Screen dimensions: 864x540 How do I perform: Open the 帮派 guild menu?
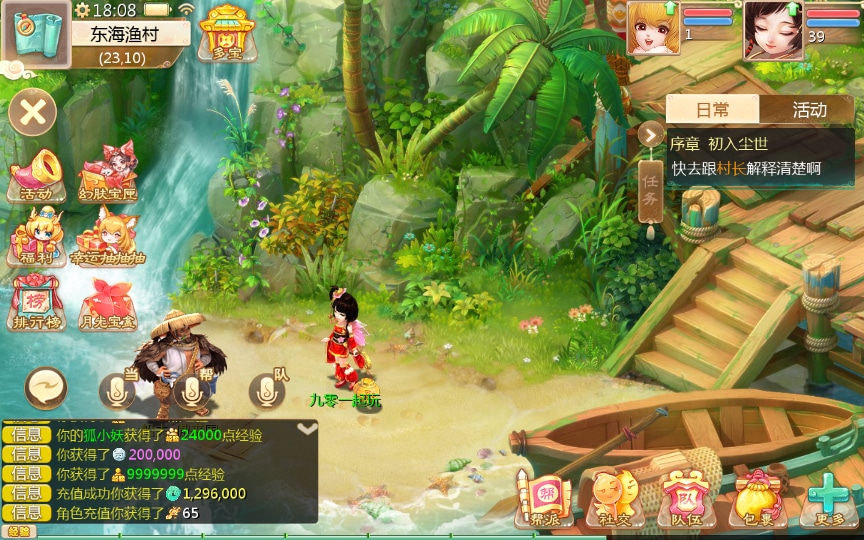tap(543, 497)
